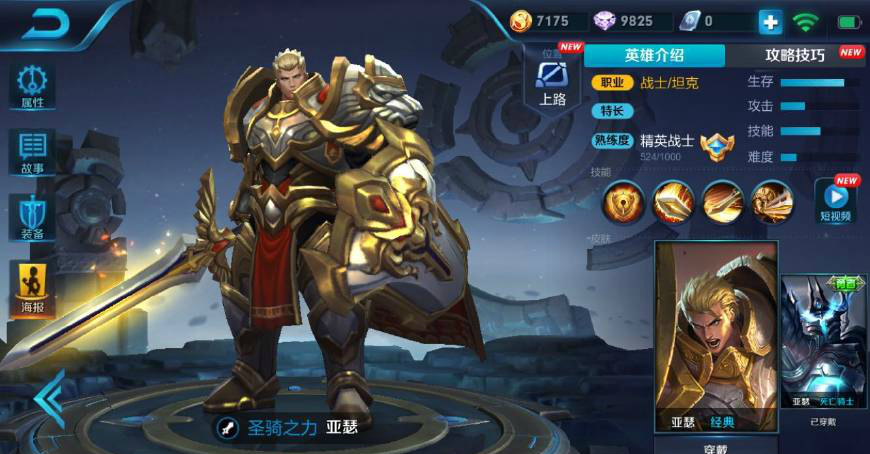The image size is (870, 454).
Task: Open the 装备 equipment panel
Action: (32, 218)
